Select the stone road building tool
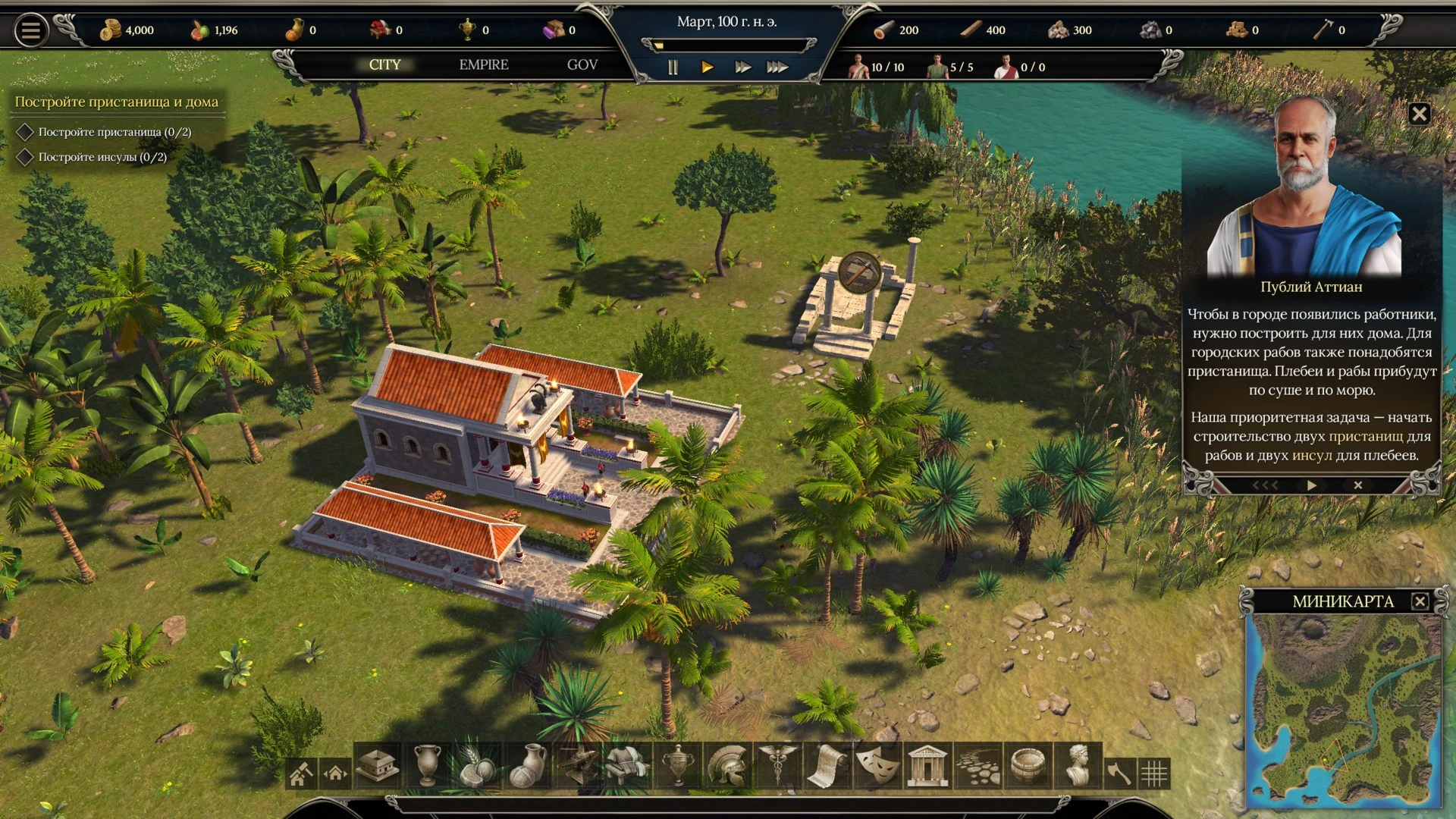The width and height of the screenshot is (1456, 819). point(977,767)
